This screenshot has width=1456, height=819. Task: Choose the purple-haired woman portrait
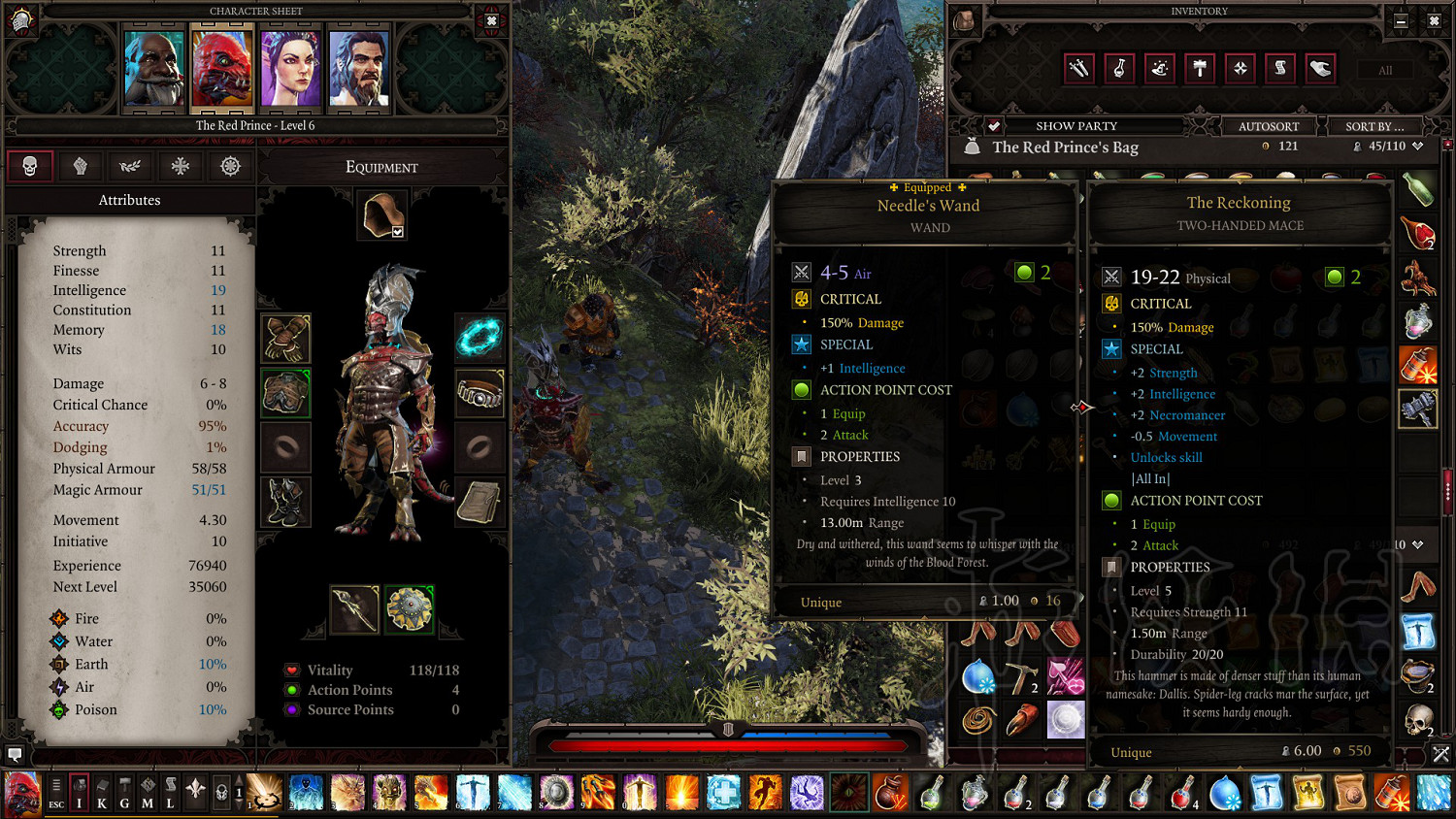point(290,68)
